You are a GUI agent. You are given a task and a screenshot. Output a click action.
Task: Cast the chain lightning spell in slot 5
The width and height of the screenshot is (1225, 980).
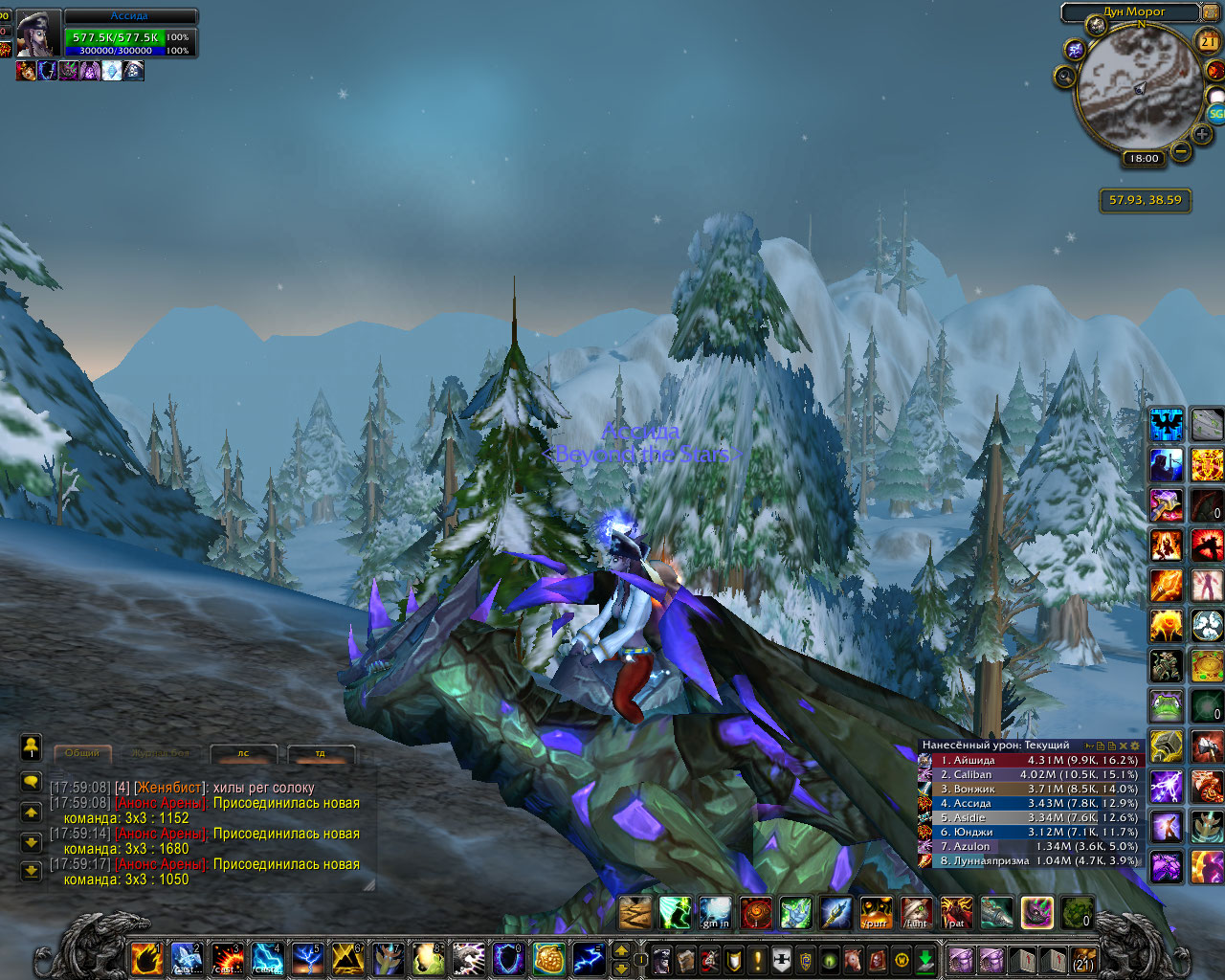click(x=307, y=958)
